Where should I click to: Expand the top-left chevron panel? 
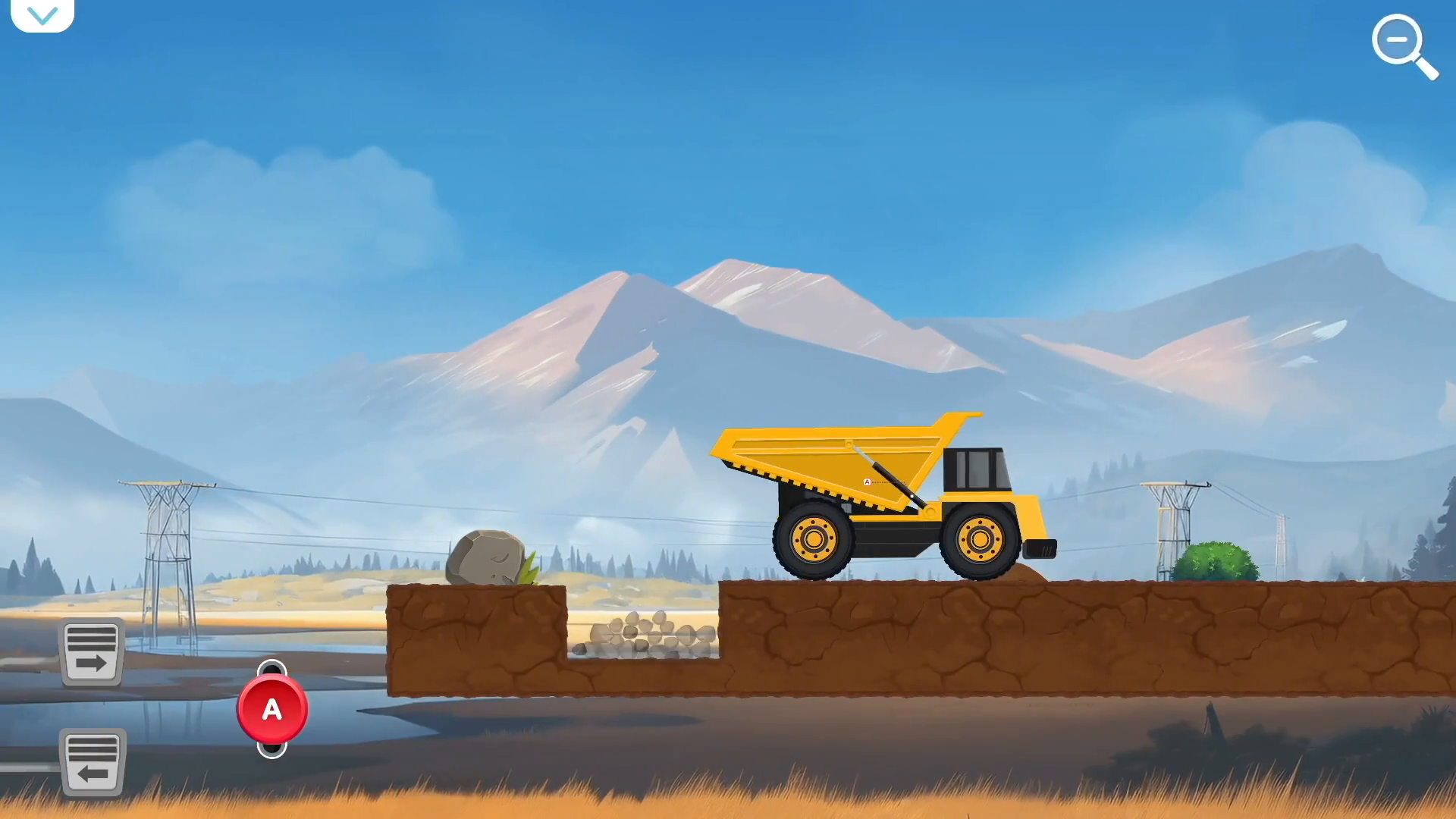(42, 14)
